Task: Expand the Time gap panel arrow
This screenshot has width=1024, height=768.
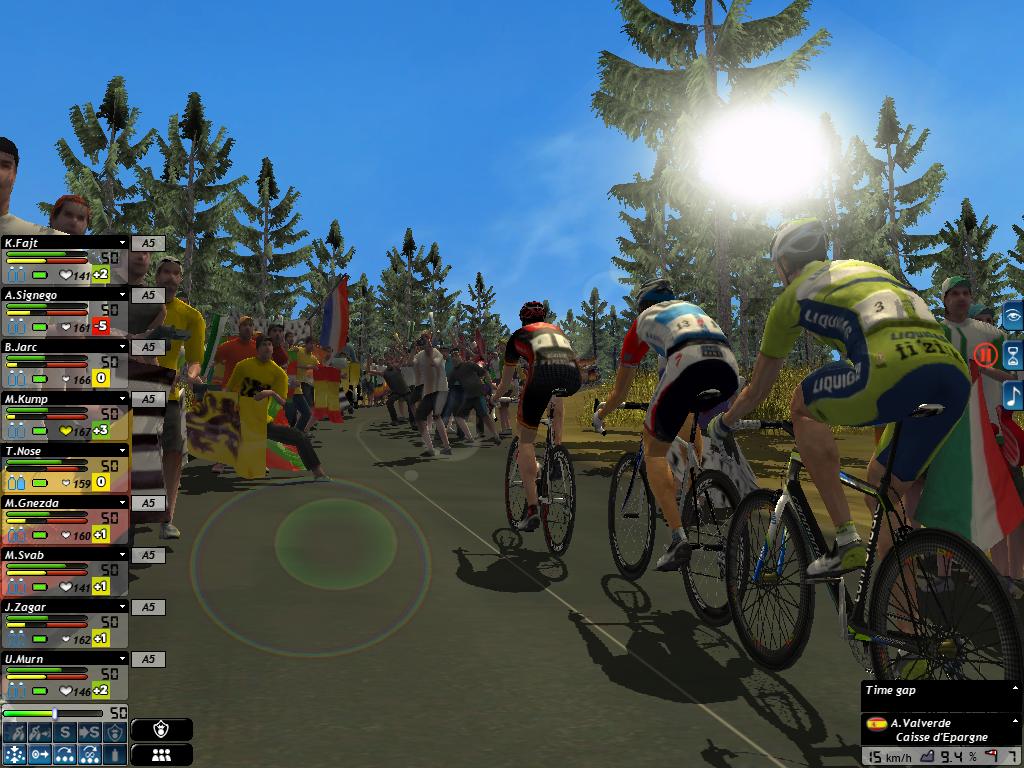Action: tap(1015, 689)
